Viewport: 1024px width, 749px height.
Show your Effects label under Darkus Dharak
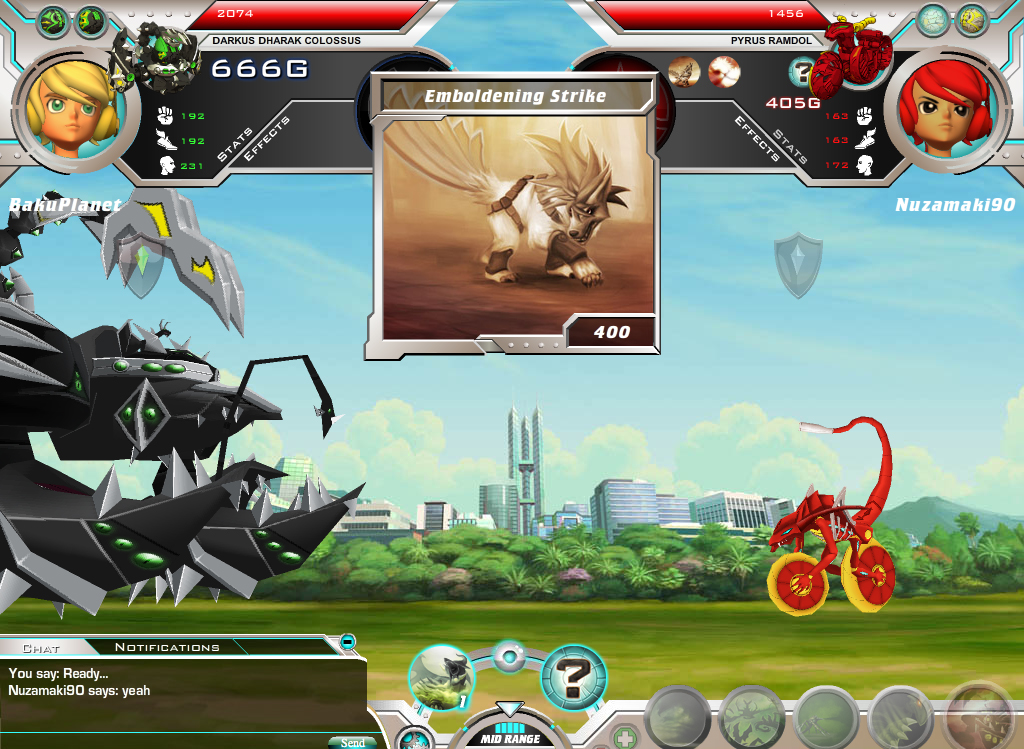click(x=267, y=138)
